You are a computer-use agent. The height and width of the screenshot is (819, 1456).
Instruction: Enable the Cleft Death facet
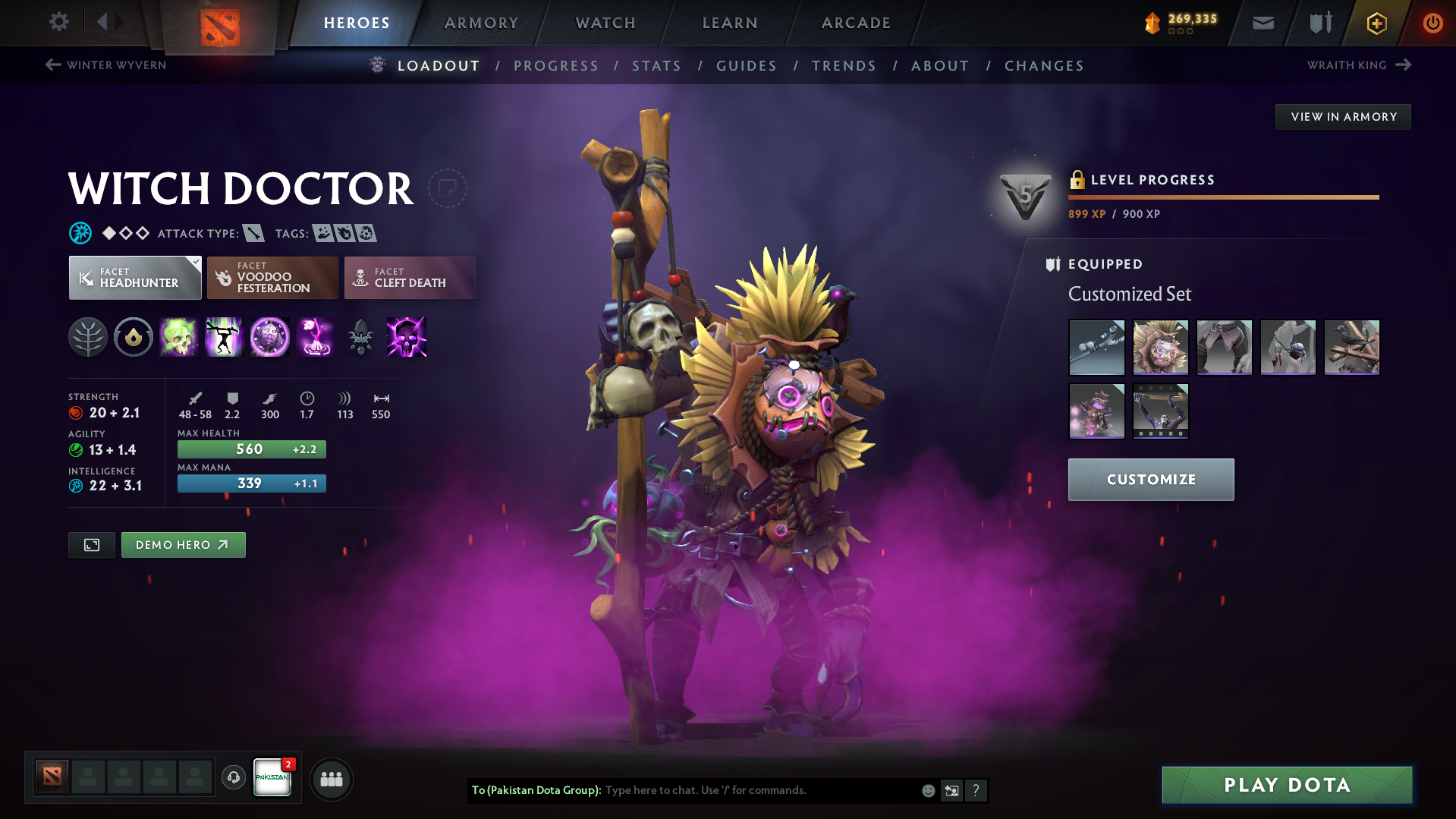[409, 278]
